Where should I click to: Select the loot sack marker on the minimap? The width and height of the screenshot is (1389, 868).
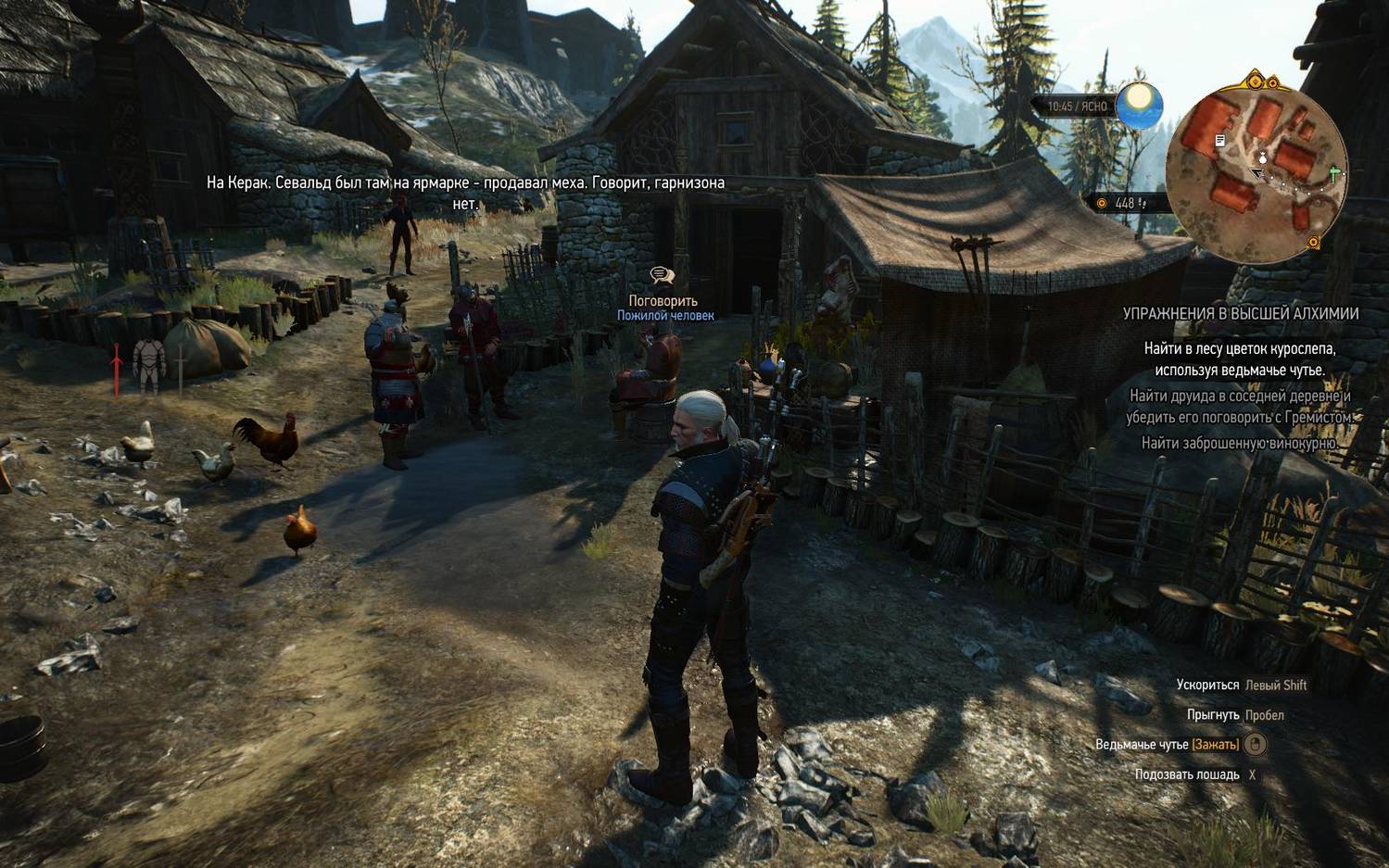1263,157
